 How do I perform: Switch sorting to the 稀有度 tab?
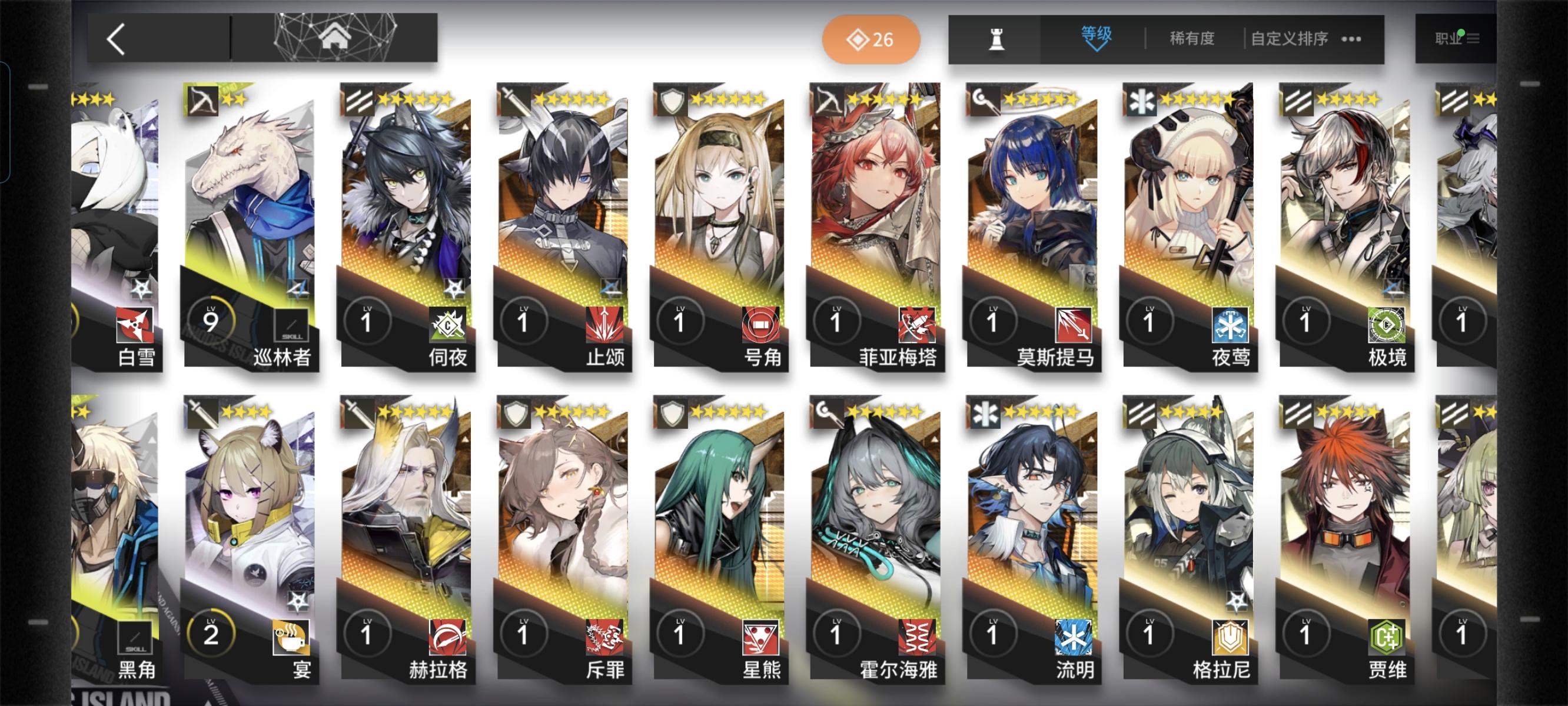click(x=1191, y=38)
